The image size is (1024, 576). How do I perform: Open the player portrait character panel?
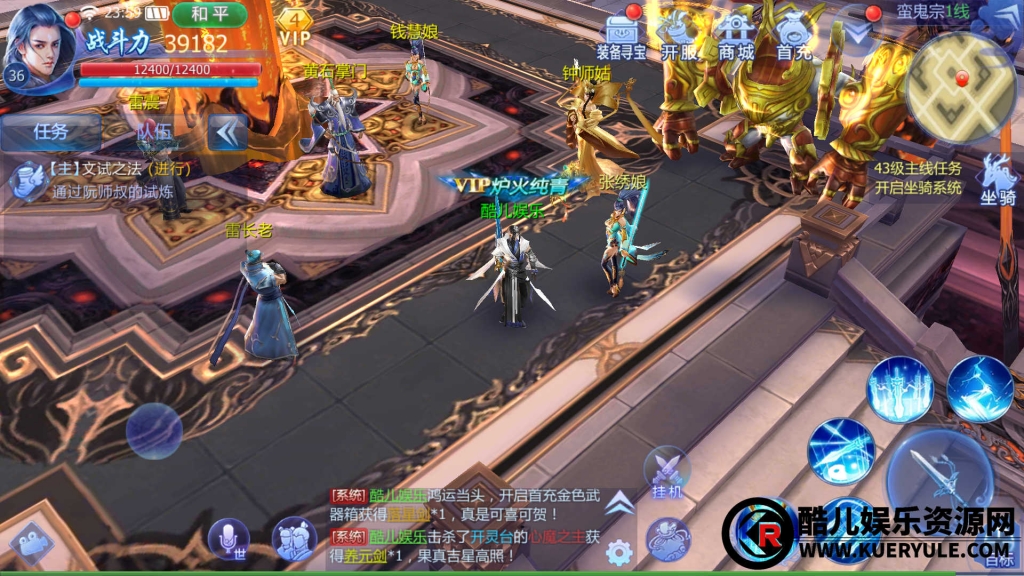click(x=42, y=45)
